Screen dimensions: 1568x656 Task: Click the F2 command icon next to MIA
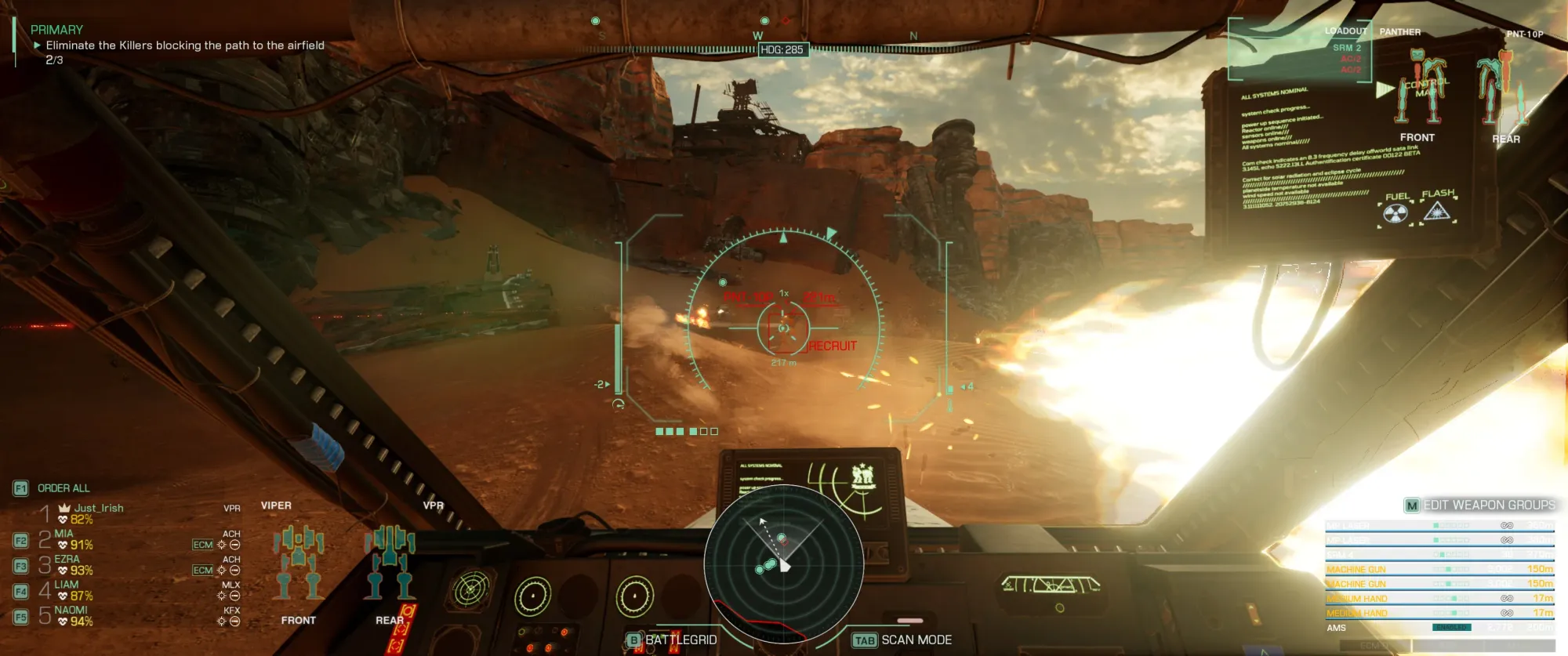click(x=22, y=539)
